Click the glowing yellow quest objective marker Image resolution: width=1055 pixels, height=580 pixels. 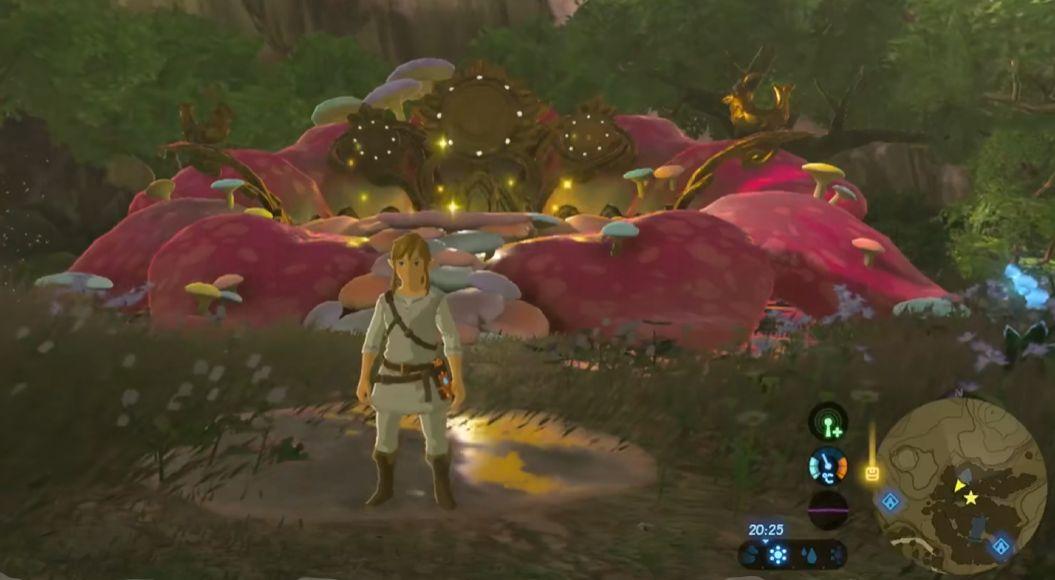point(872,472)
